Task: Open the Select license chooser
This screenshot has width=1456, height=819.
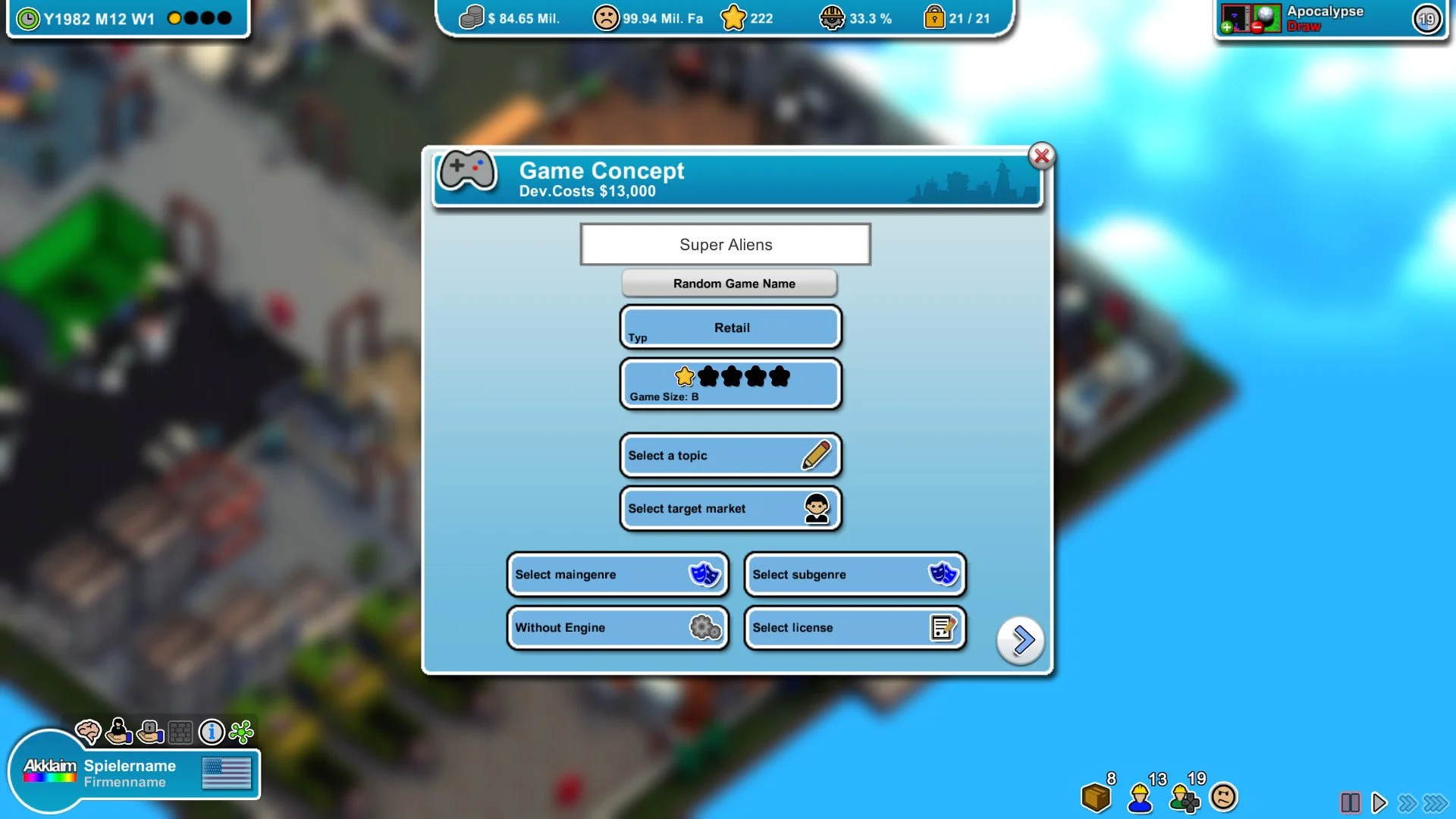Action: (x=854, y=628)
